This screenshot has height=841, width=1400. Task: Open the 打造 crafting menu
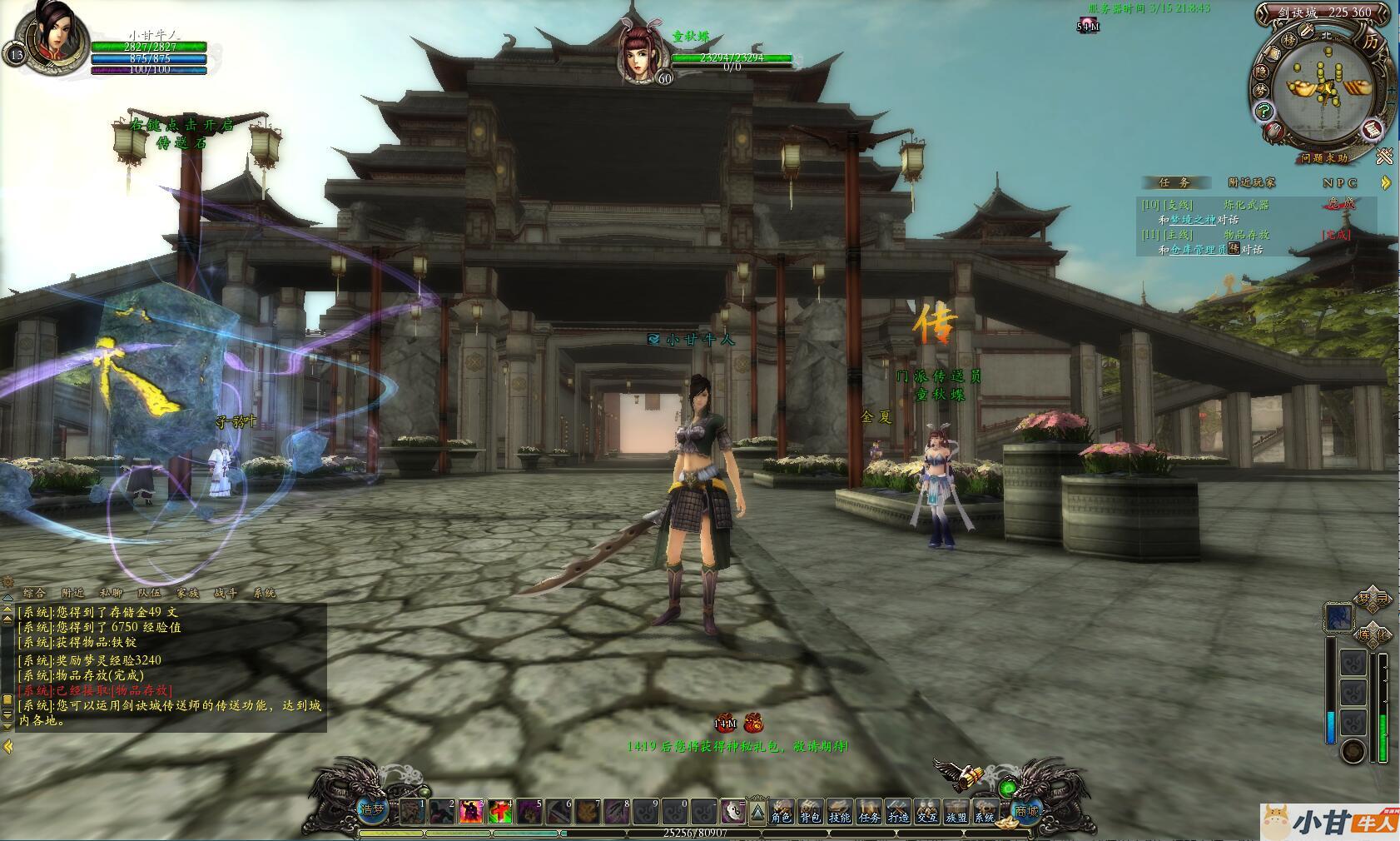pyautogui.click(x=898, y=810)
